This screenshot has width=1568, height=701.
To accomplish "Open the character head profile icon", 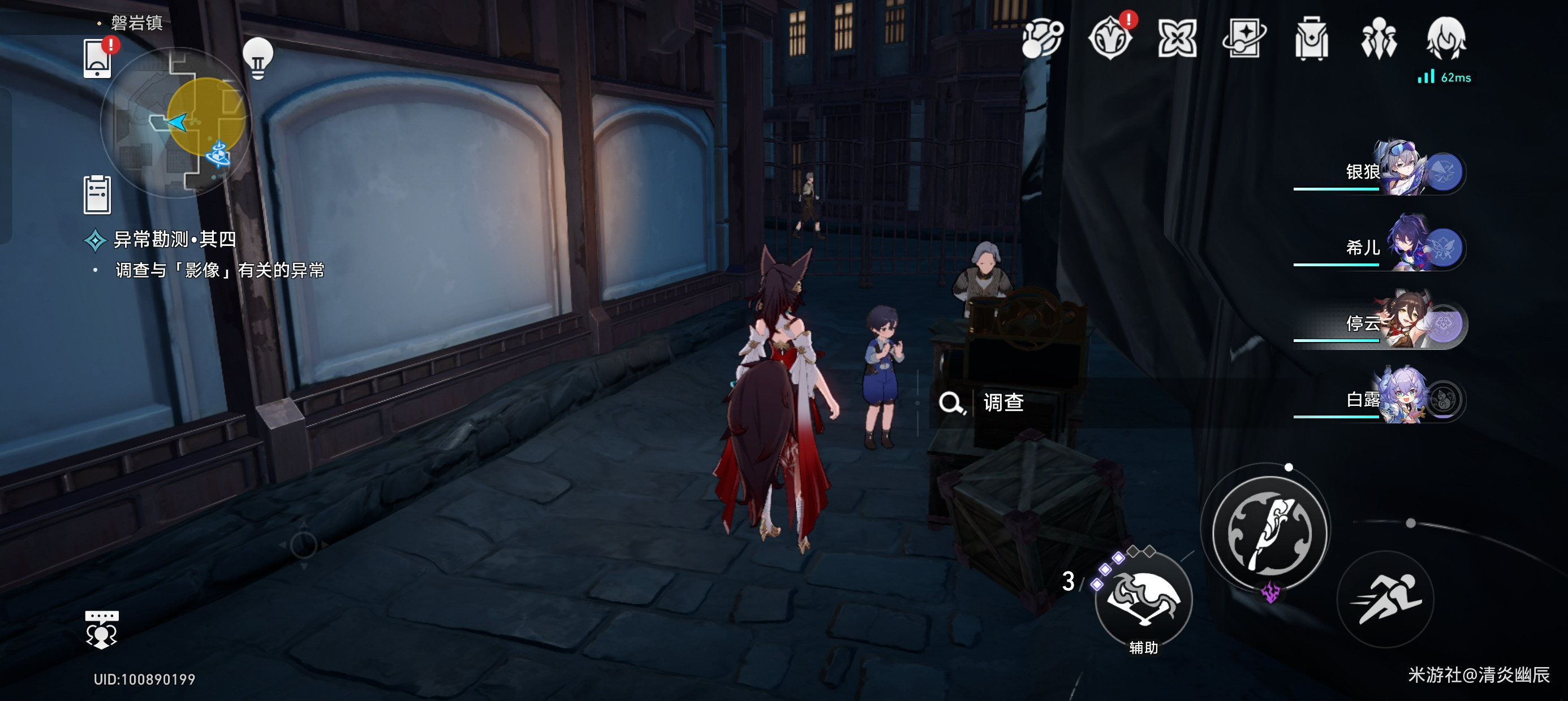I will tap(1446, 38).
